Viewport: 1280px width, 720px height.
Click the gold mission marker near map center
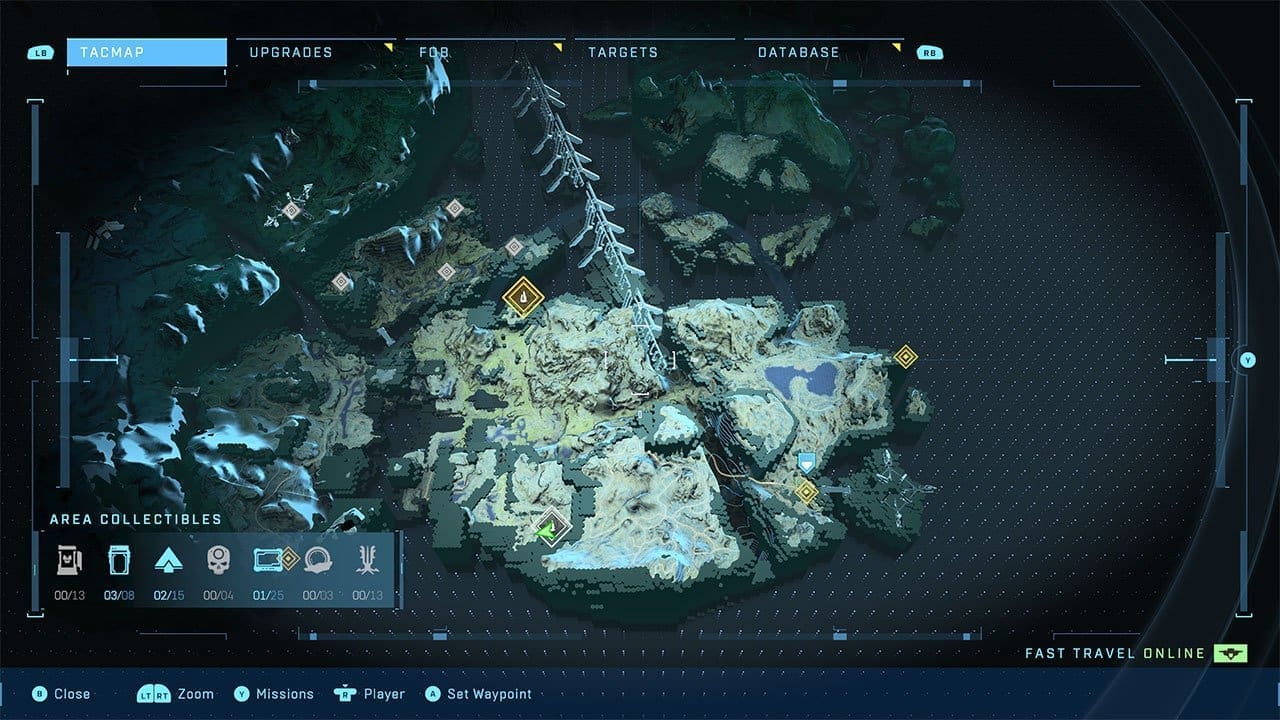[x=521, y=298]
